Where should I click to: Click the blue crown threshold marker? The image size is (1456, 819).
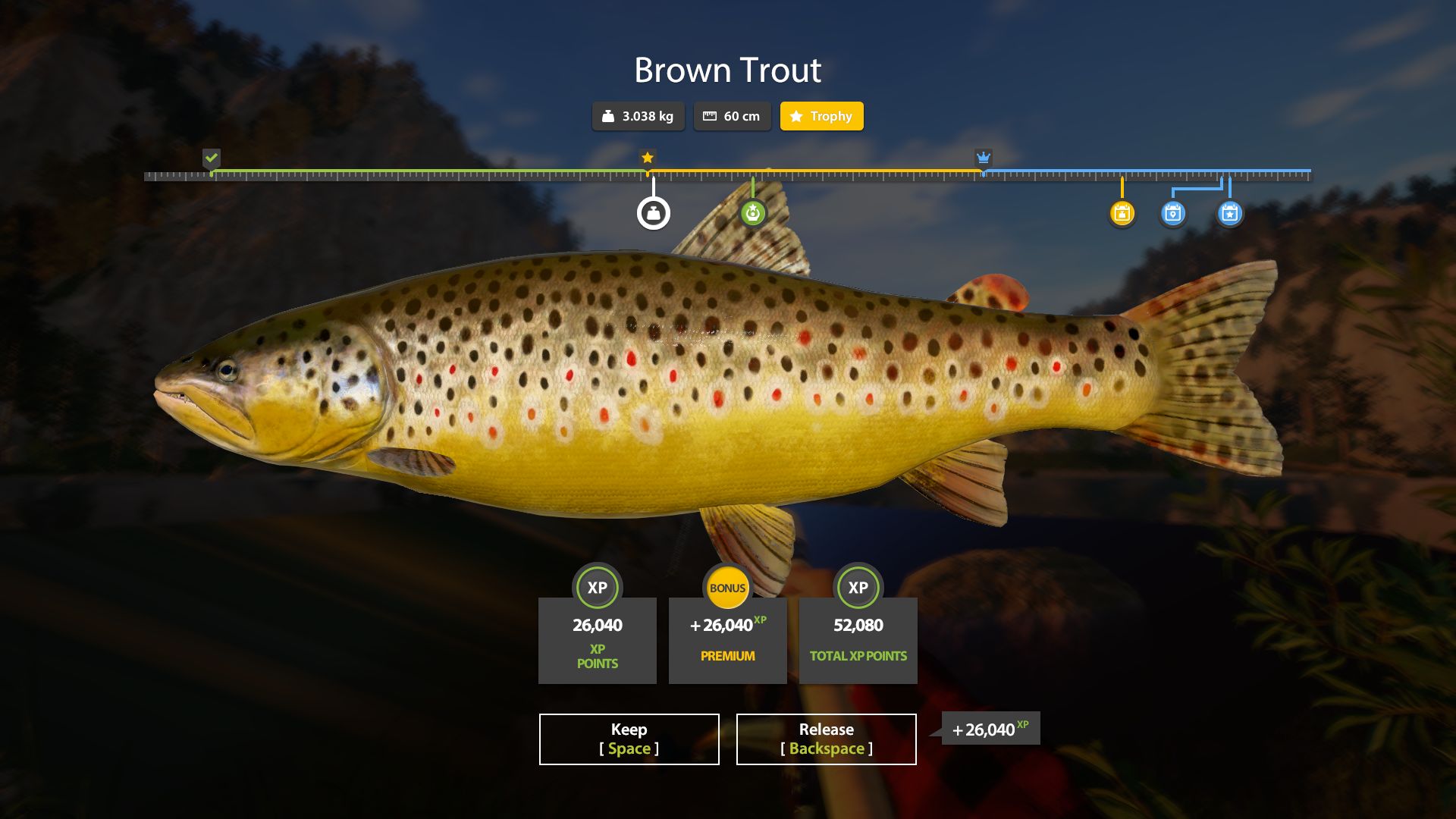pos(983,158)
